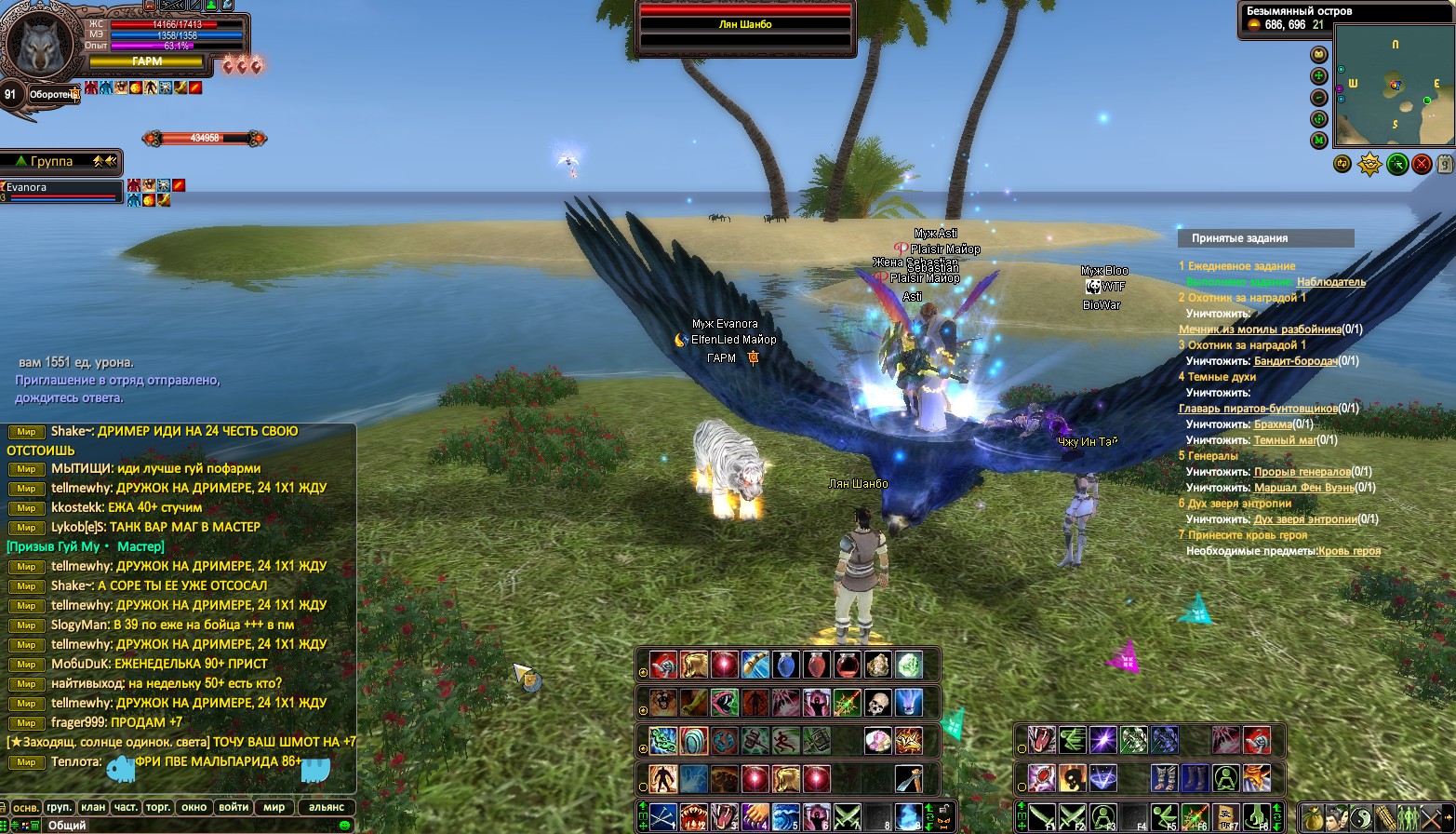Click the yin-yang icon in the bottom menu
The height and width of the screenshot is (834, 1456).
[x=1360, y=817]
